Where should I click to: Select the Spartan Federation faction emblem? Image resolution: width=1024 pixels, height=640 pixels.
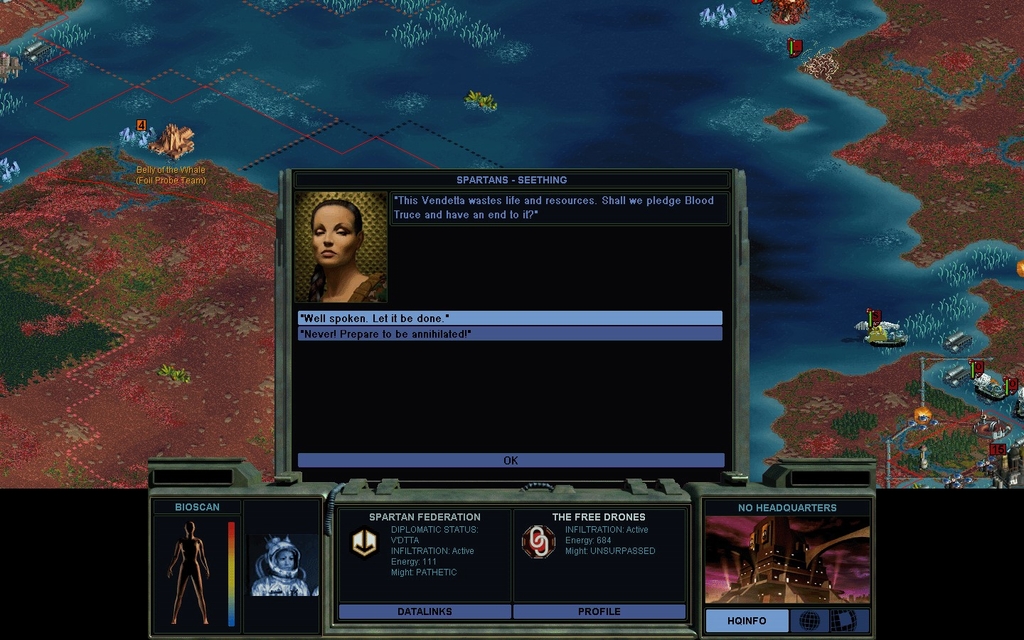point(364,542)
